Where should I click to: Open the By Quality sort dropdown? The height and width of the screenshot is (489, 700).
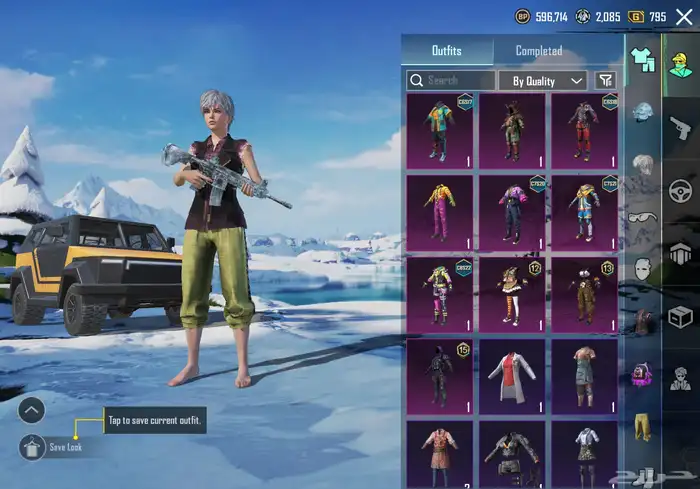click(543, 80)
